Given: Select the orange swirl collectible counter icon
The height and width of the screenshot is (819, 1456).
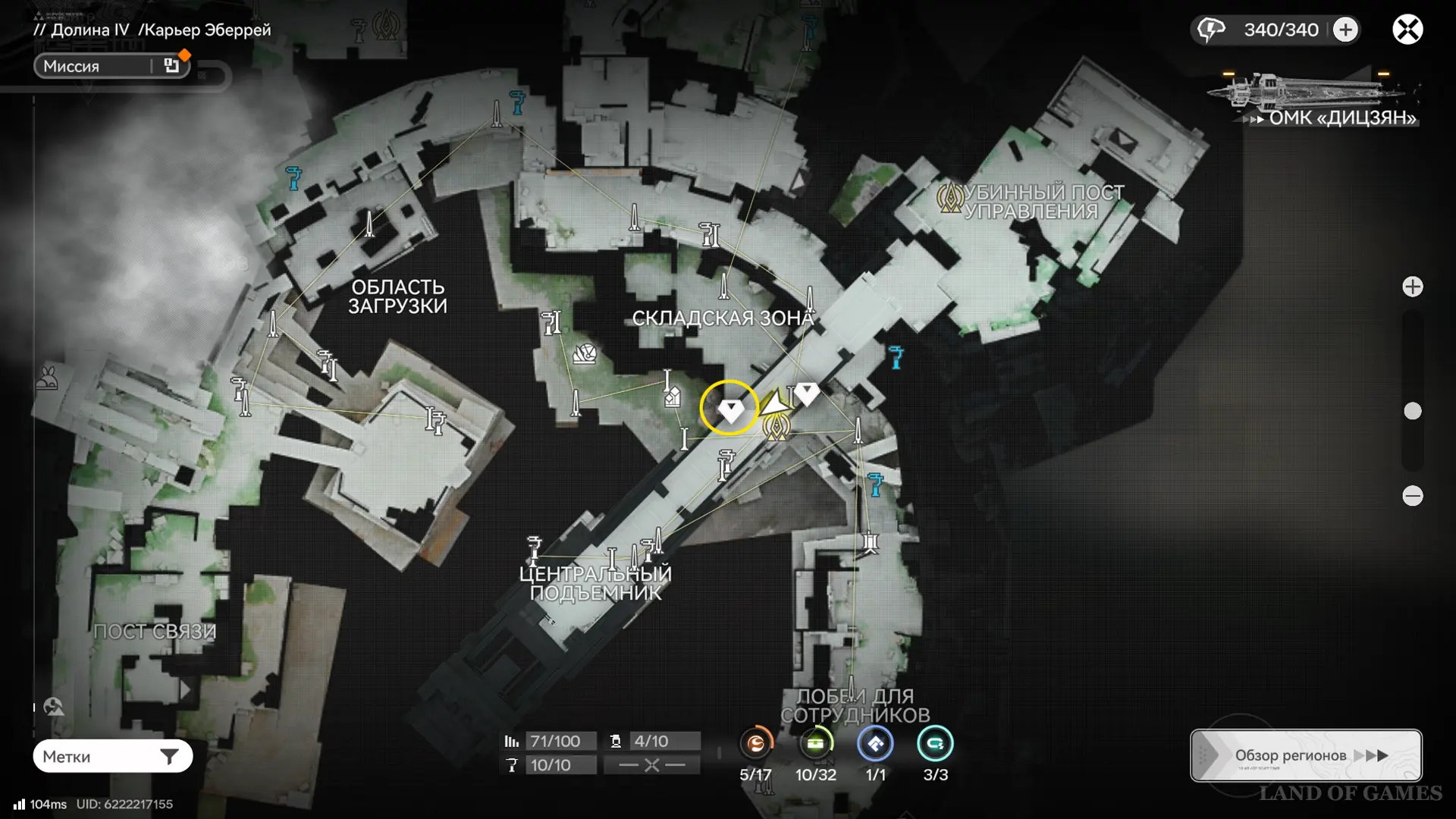Looking at the screenshot, I should [755, 744].
